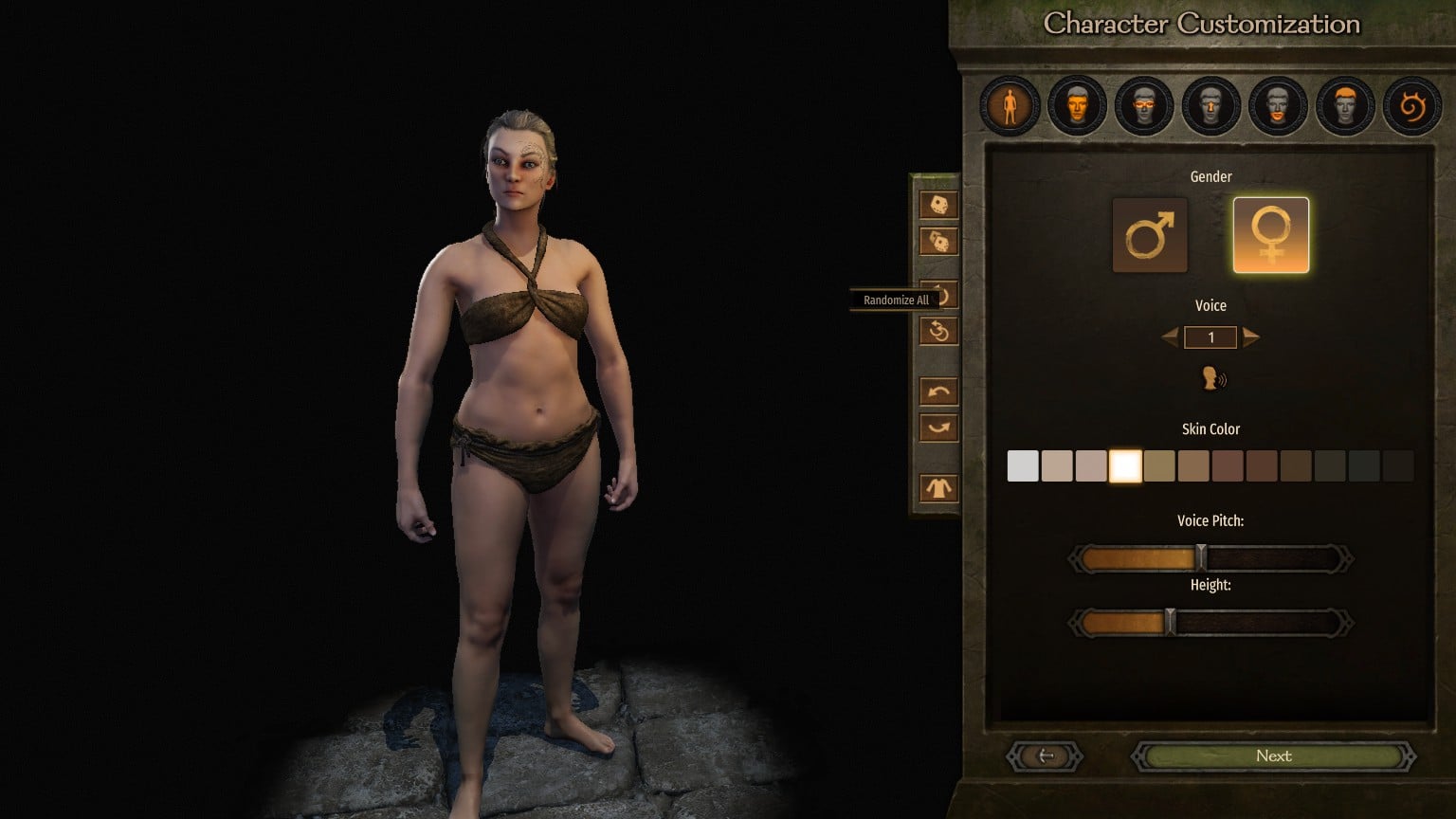
Task: Choose the lightest skin color swatch
Action: (x=1023, y=466)
